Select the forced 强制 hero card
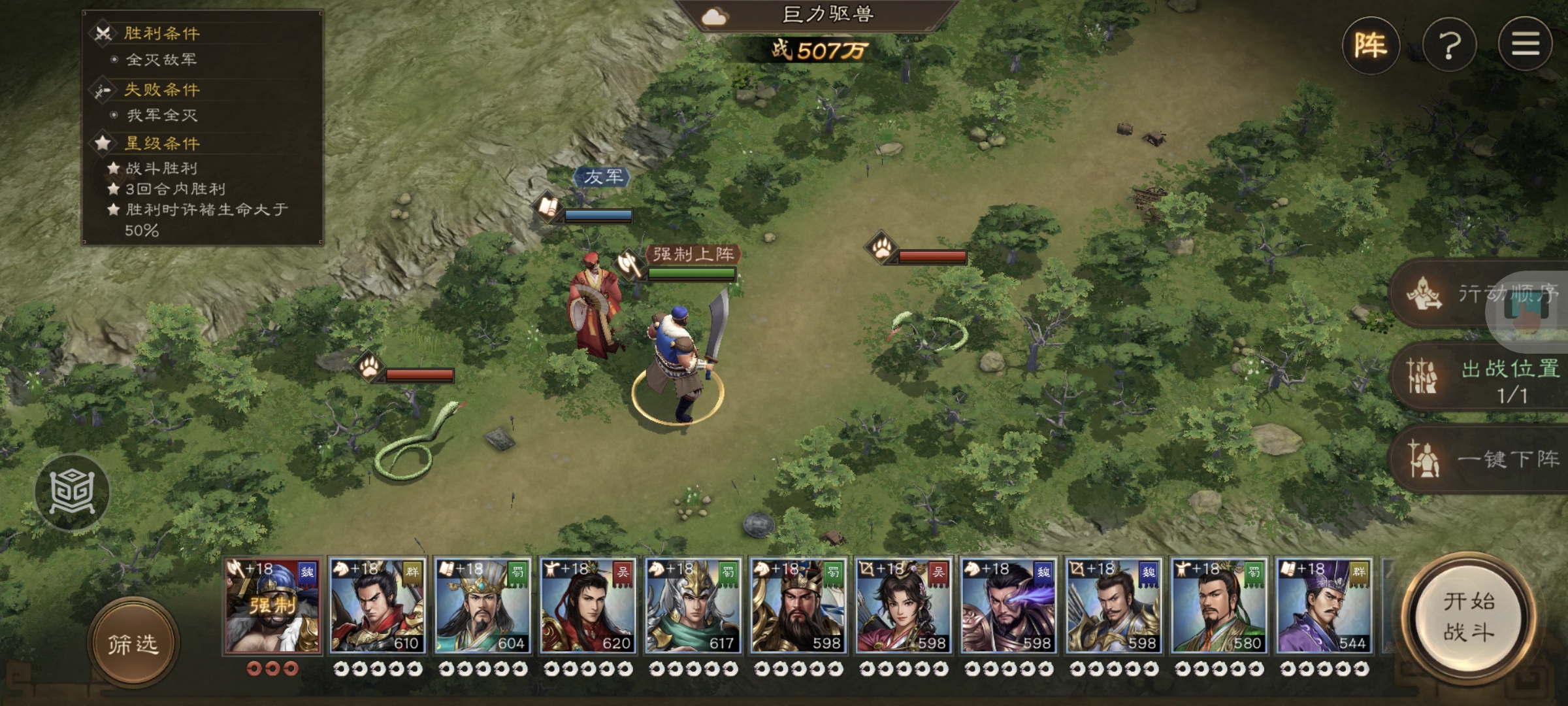Screen dimensions: 1568x706 click(x=273, y=605)
